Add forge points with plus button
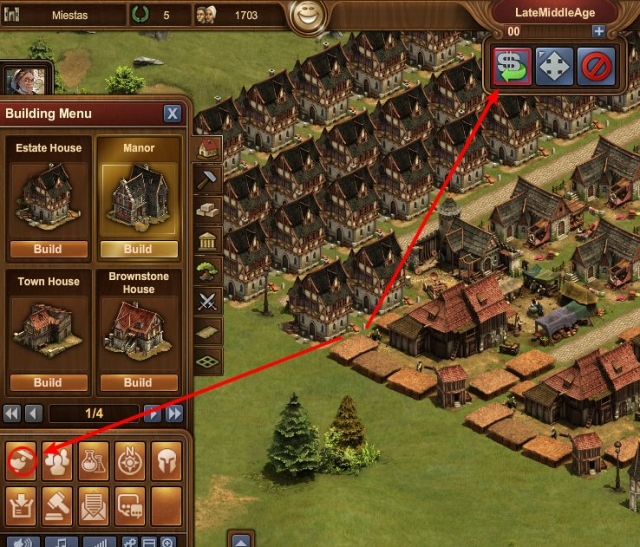The height and width of the screenshot is (547, 640). pos(599,31)
